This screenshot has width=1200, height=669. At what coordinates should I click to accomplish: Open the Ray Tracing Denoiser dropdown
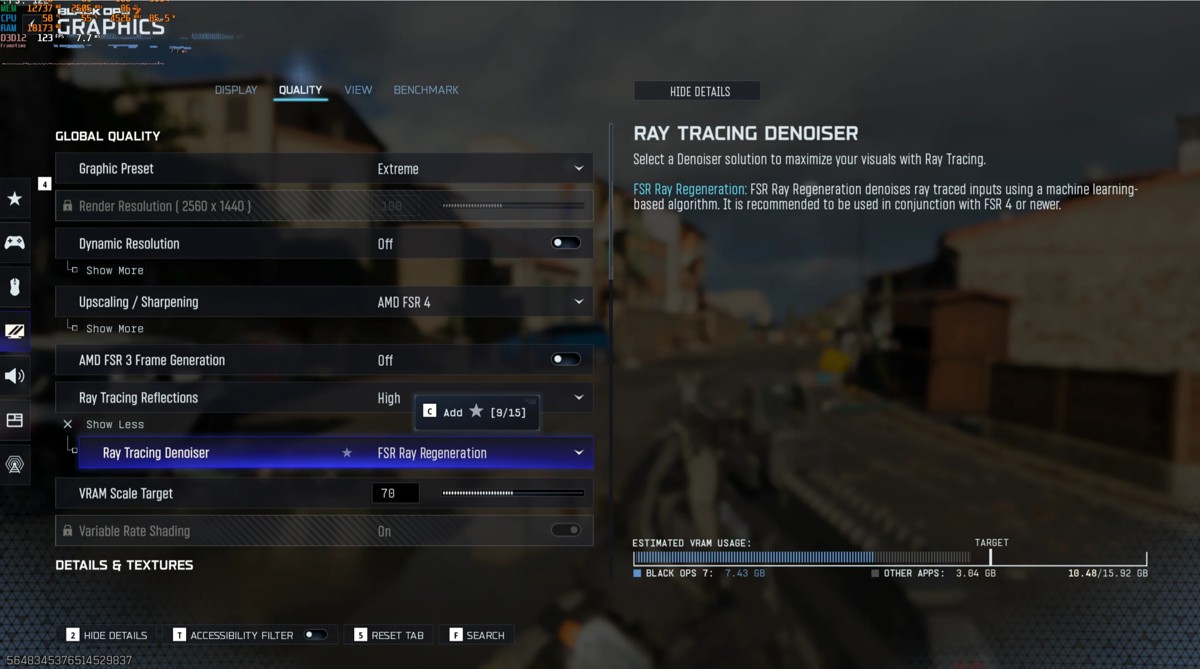pos(480,453)
